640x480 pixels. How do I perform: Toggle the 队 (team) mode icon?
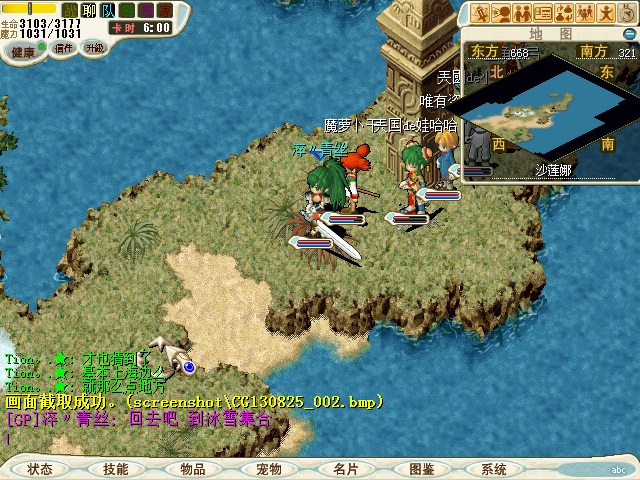click(108, 10)
